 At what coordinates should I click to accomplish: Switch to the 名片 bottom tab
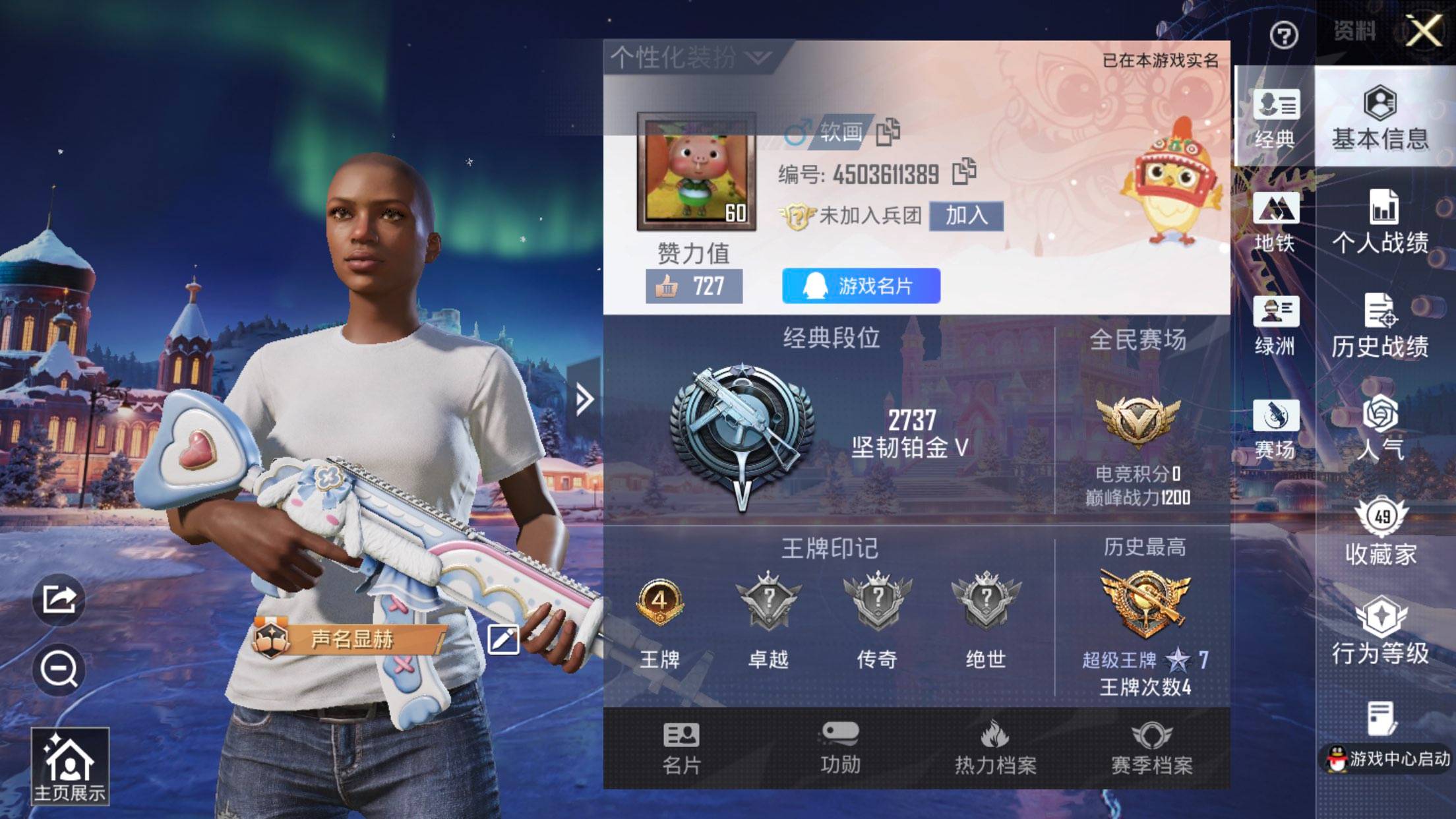tap(681, 748)
